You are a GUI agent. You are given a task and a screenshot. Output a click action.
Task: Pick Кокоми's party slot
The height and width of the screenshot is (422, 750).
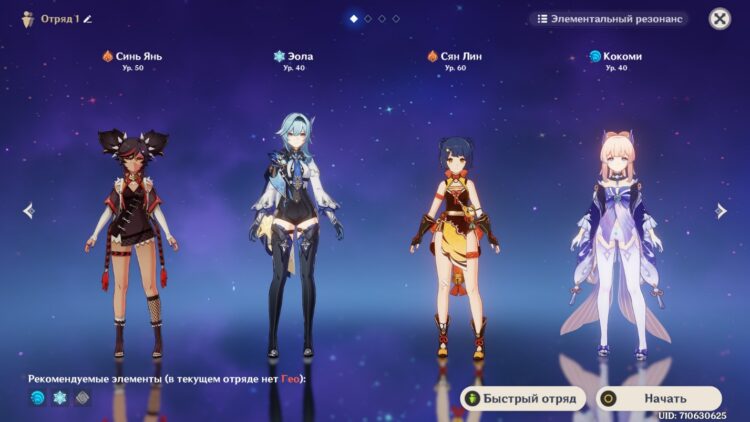pyautogui.click(x=615, y=240)
